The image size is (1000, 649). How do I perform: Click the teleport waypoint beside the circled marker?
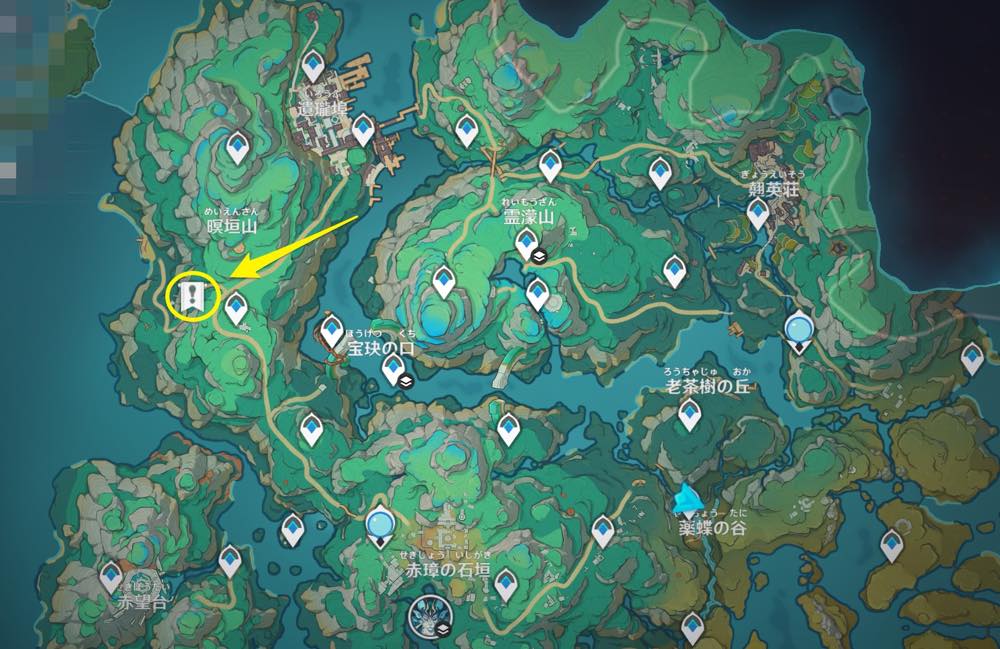click(236, 308)
